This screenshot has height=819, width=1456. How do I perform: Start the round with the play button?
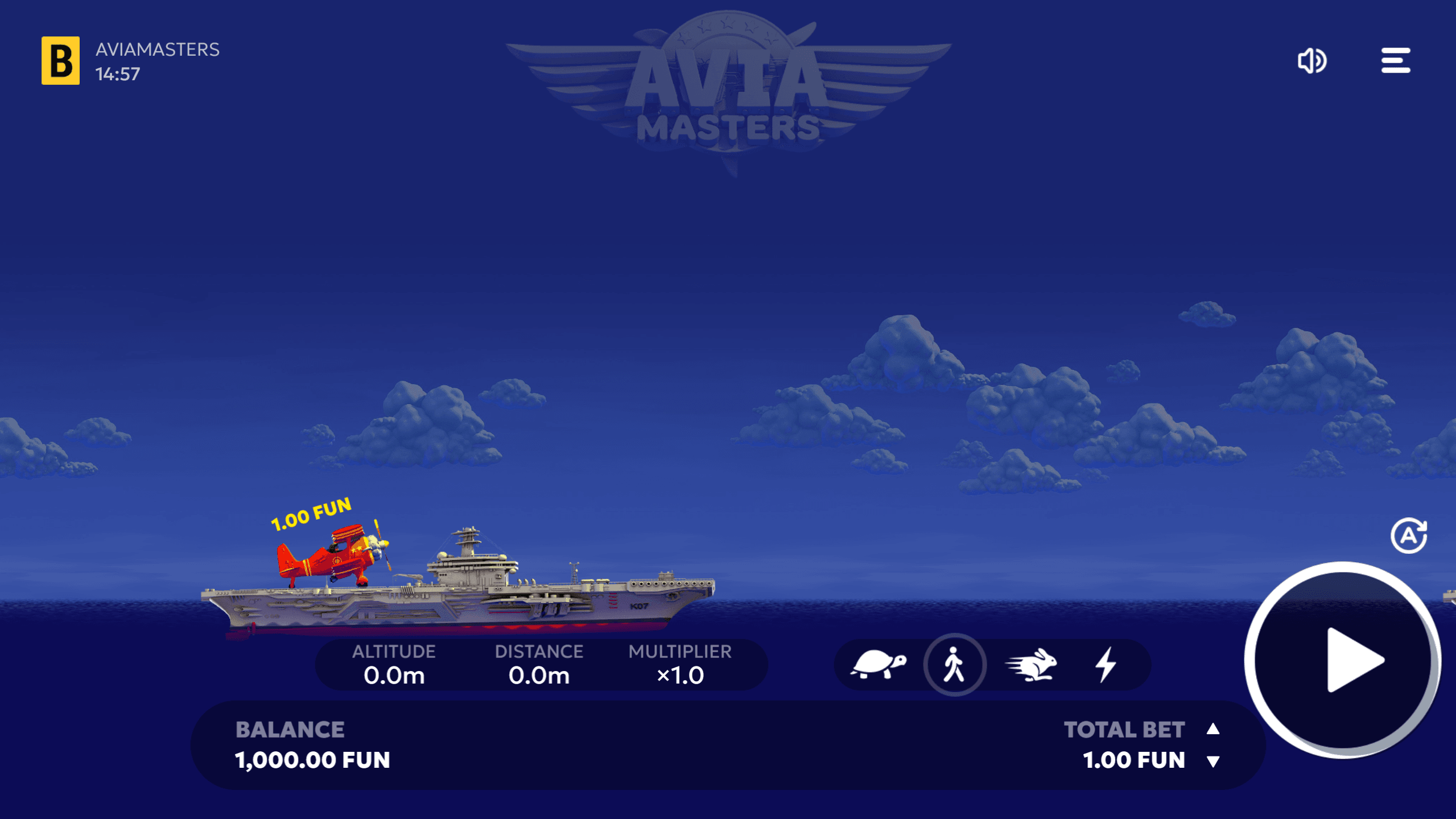coord(1343,660)
